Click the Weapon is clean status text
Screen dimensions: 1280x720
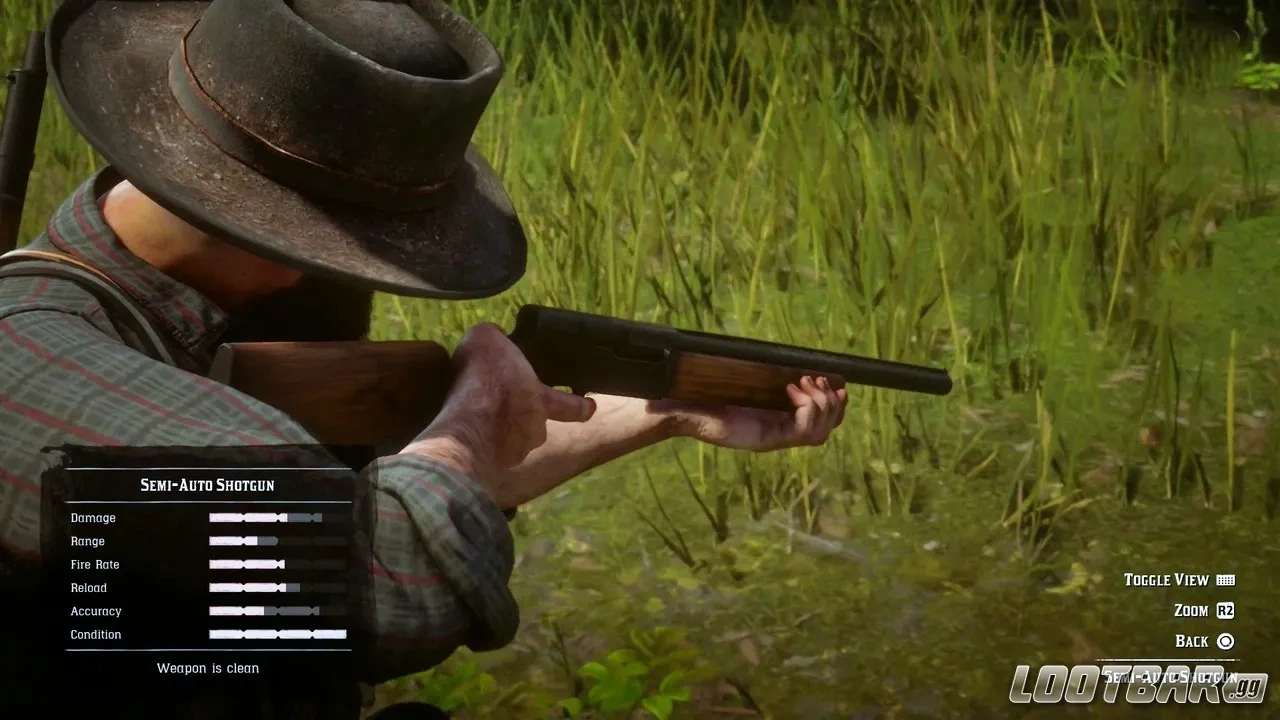(x=207, y=668)
